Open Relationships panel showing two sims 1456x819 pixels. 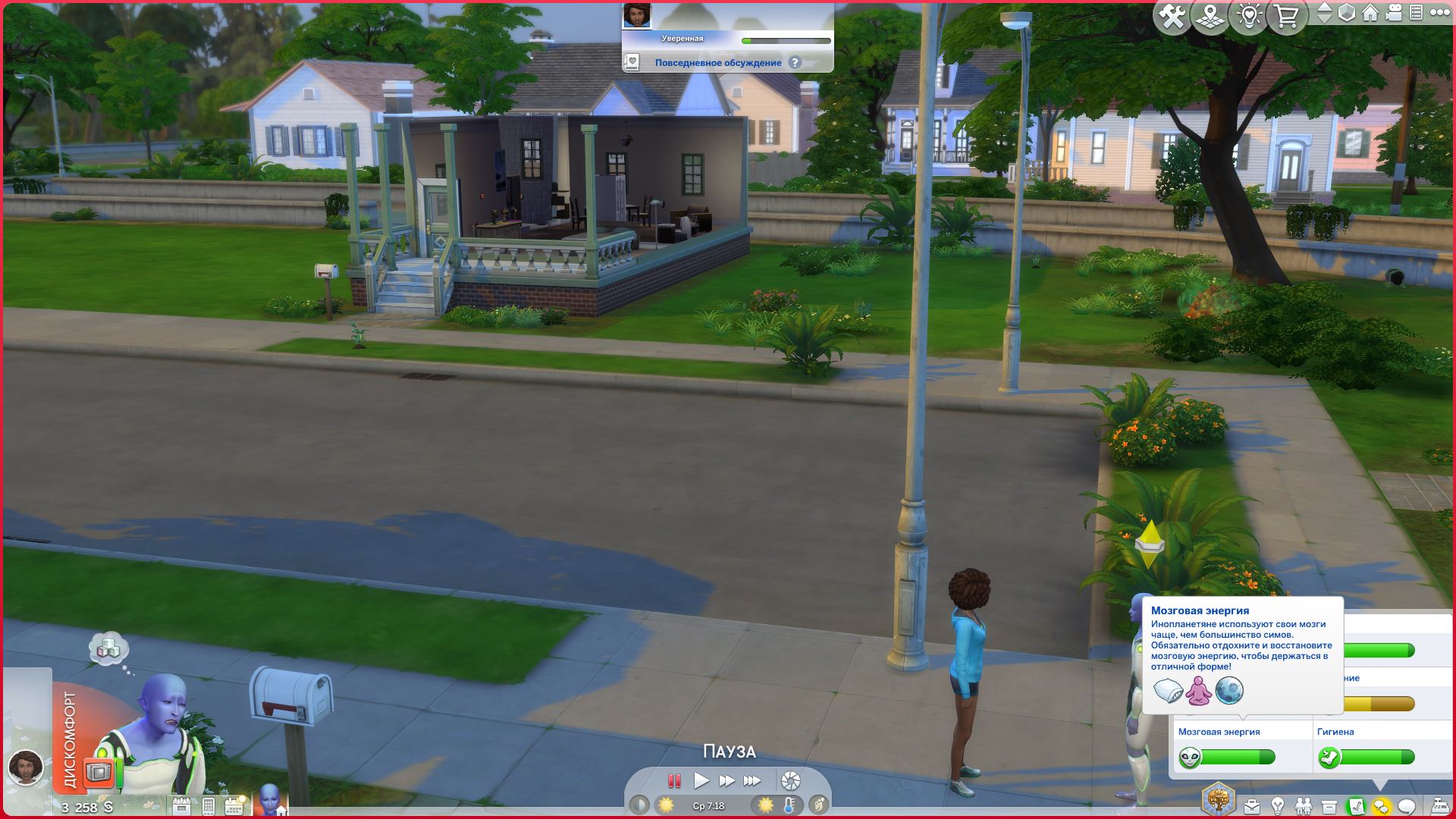[1304, 805]
